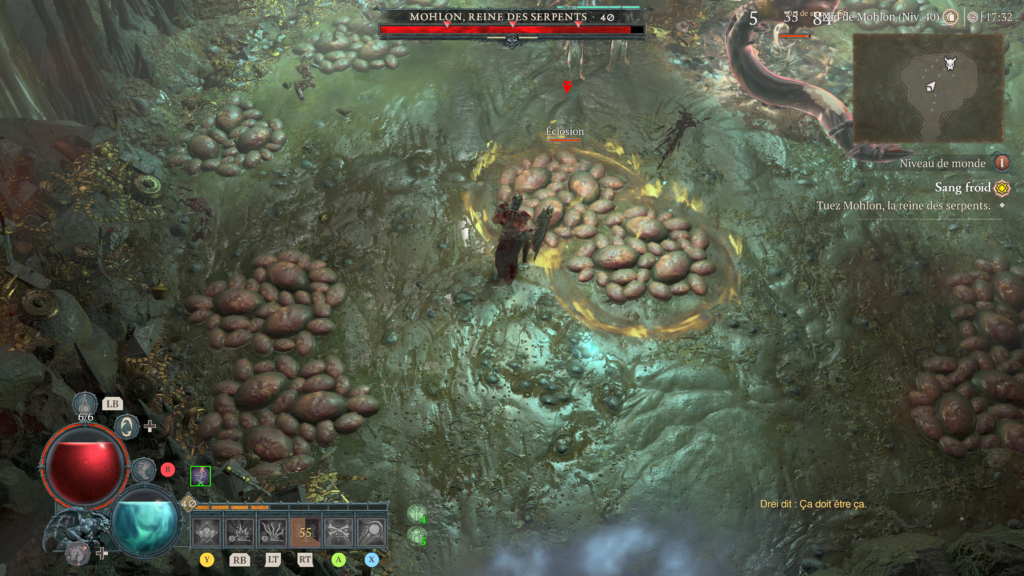Activate the skull and crossbones skill
Viewport: 1024px width, 576px height.
click(338, 533)
